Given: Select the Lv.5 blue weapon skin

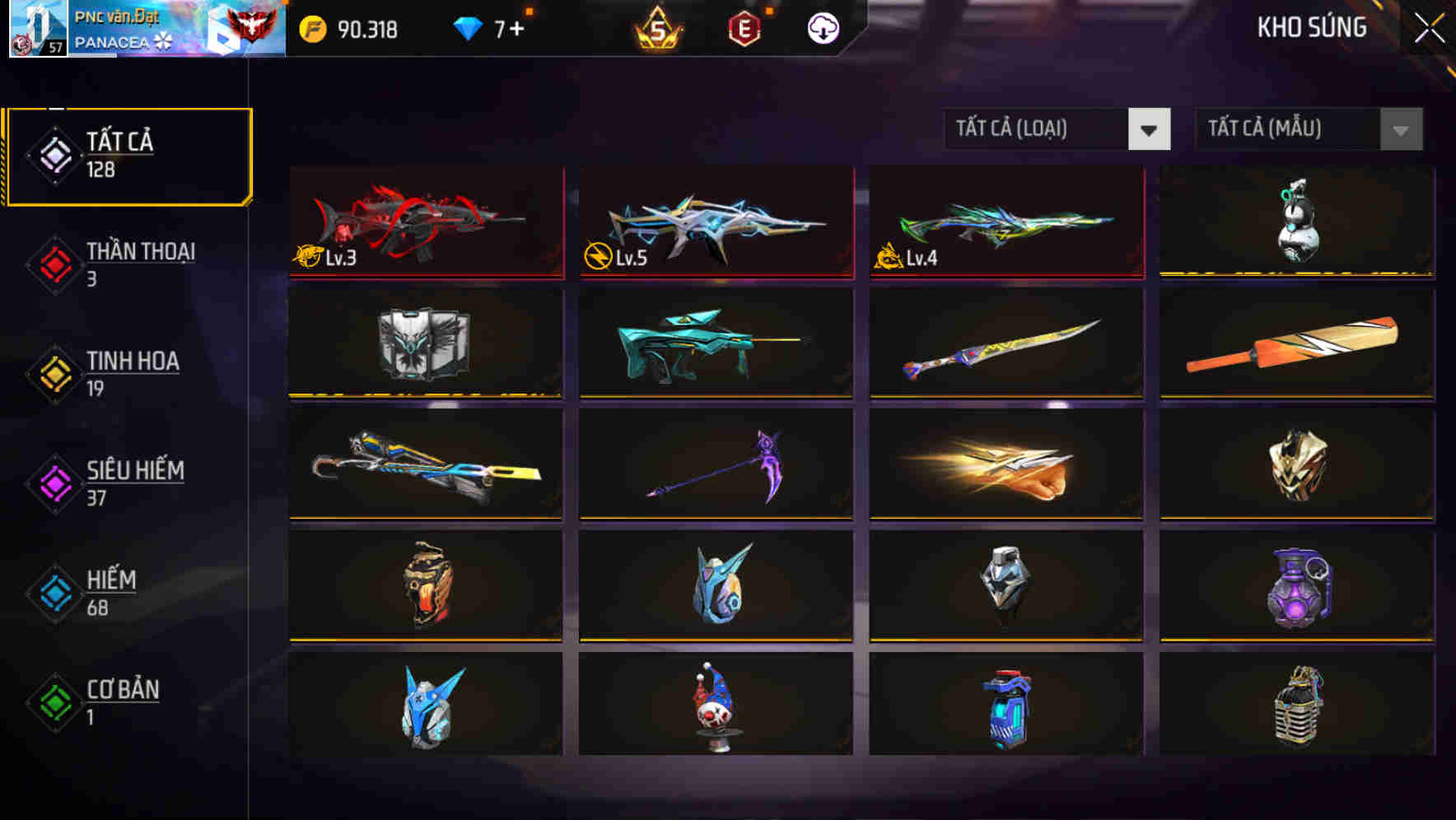Looking at the screenshot, I should pos(715,222).
